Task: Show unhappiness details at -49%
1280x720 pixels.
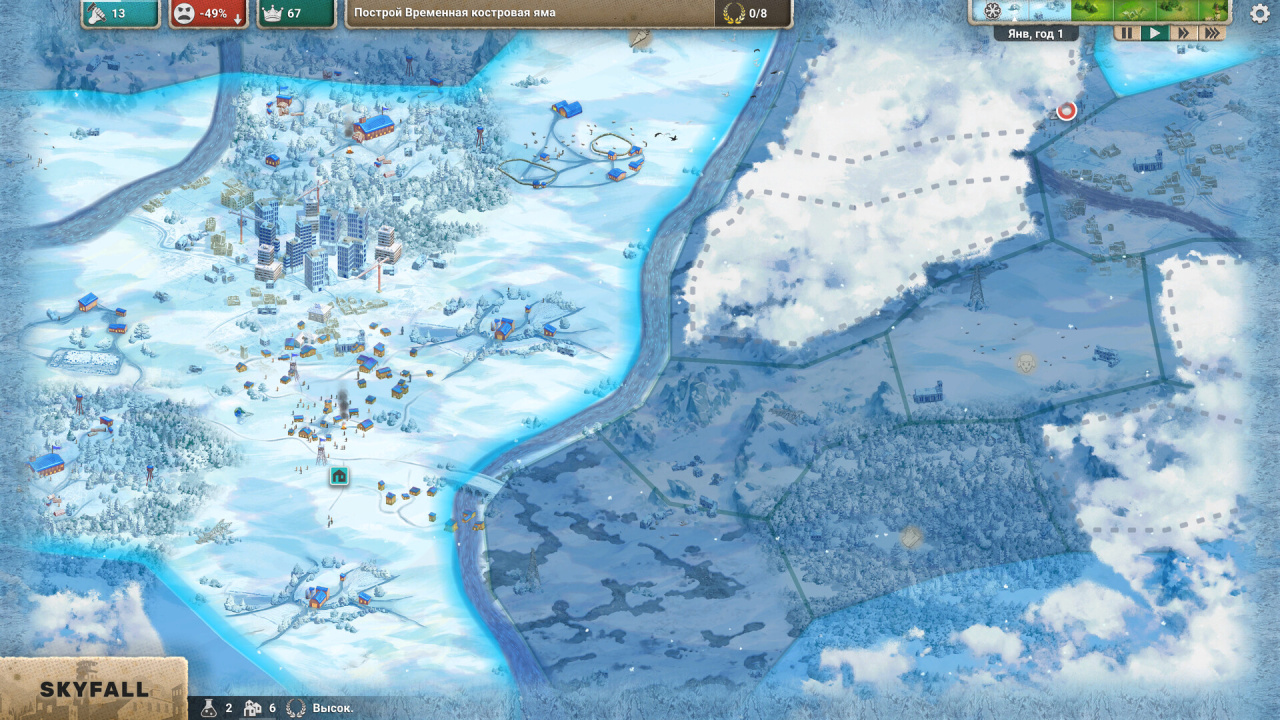Action: [x=208, y=13]
